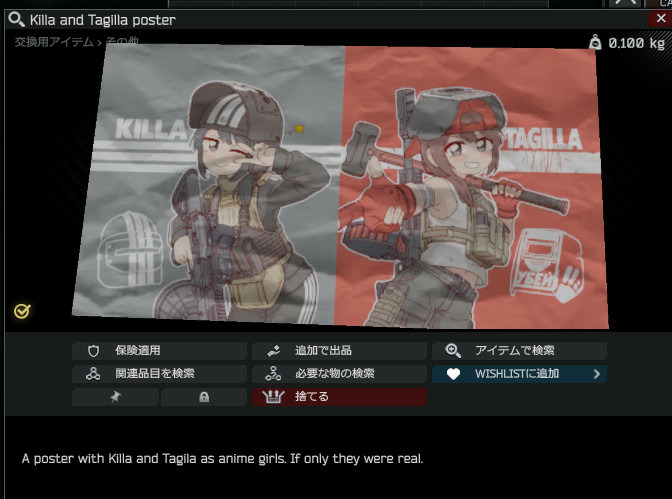Toggle the padlock lock button

(204, 397)
